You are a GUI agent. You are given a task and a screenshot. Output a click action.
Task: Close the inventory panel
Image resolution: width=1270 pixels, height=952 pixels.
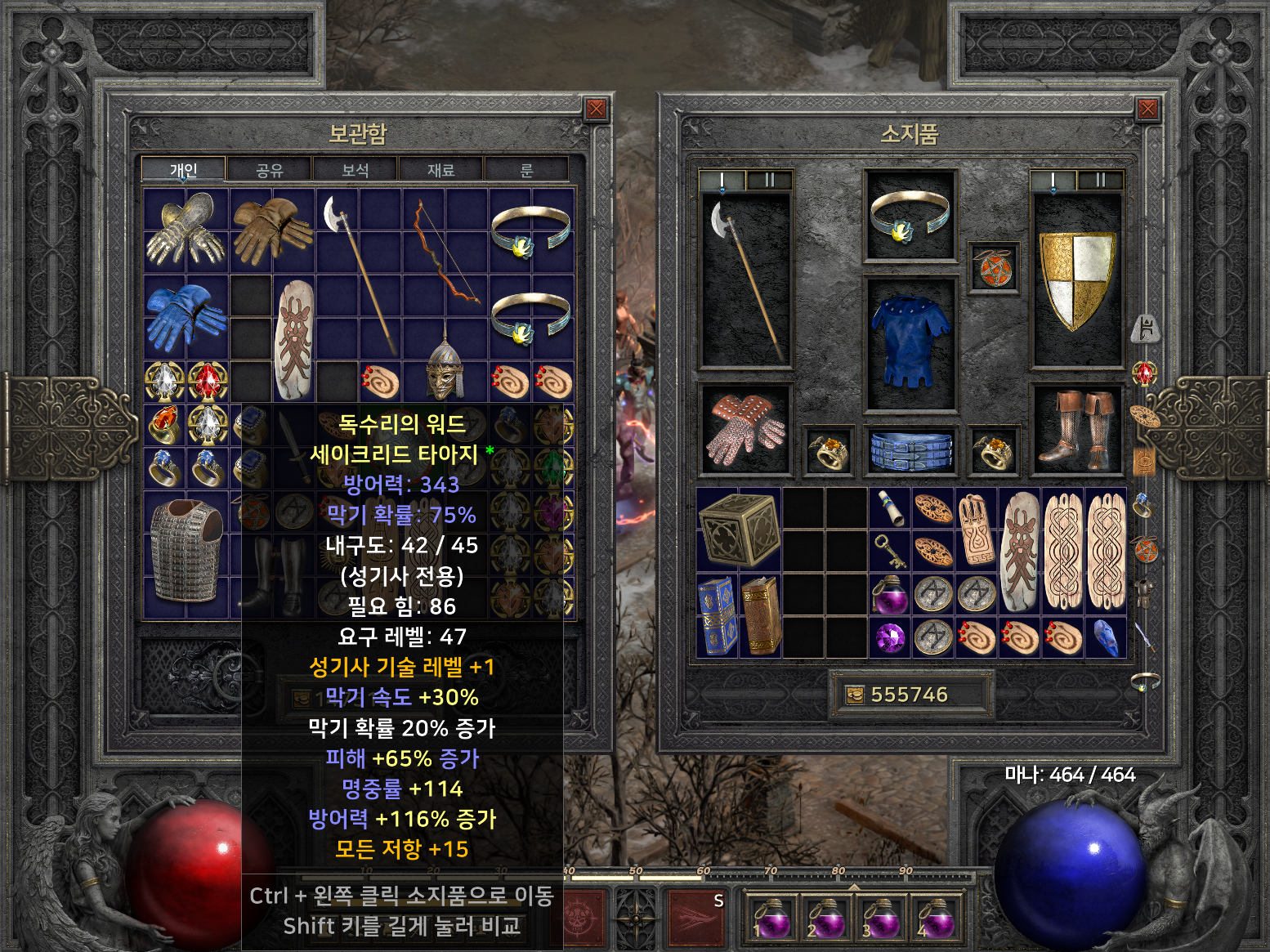(1147, 109)
